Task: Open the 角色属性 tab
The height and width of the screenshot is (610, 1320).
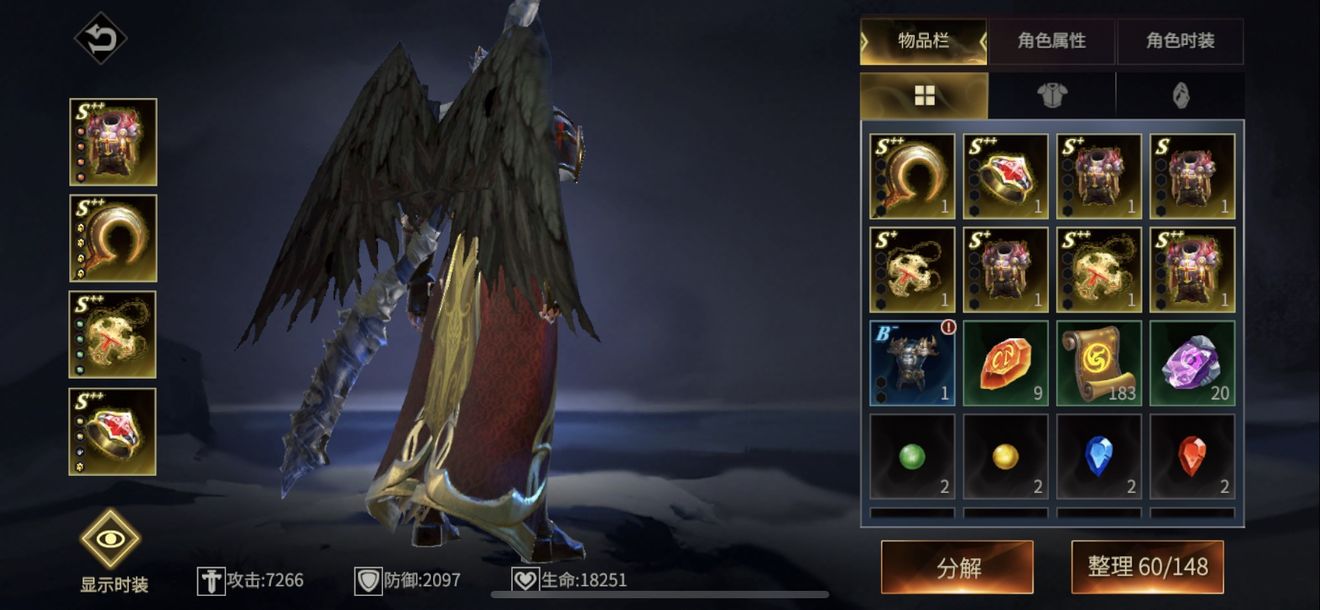Action: click(x=1051, y=41)
